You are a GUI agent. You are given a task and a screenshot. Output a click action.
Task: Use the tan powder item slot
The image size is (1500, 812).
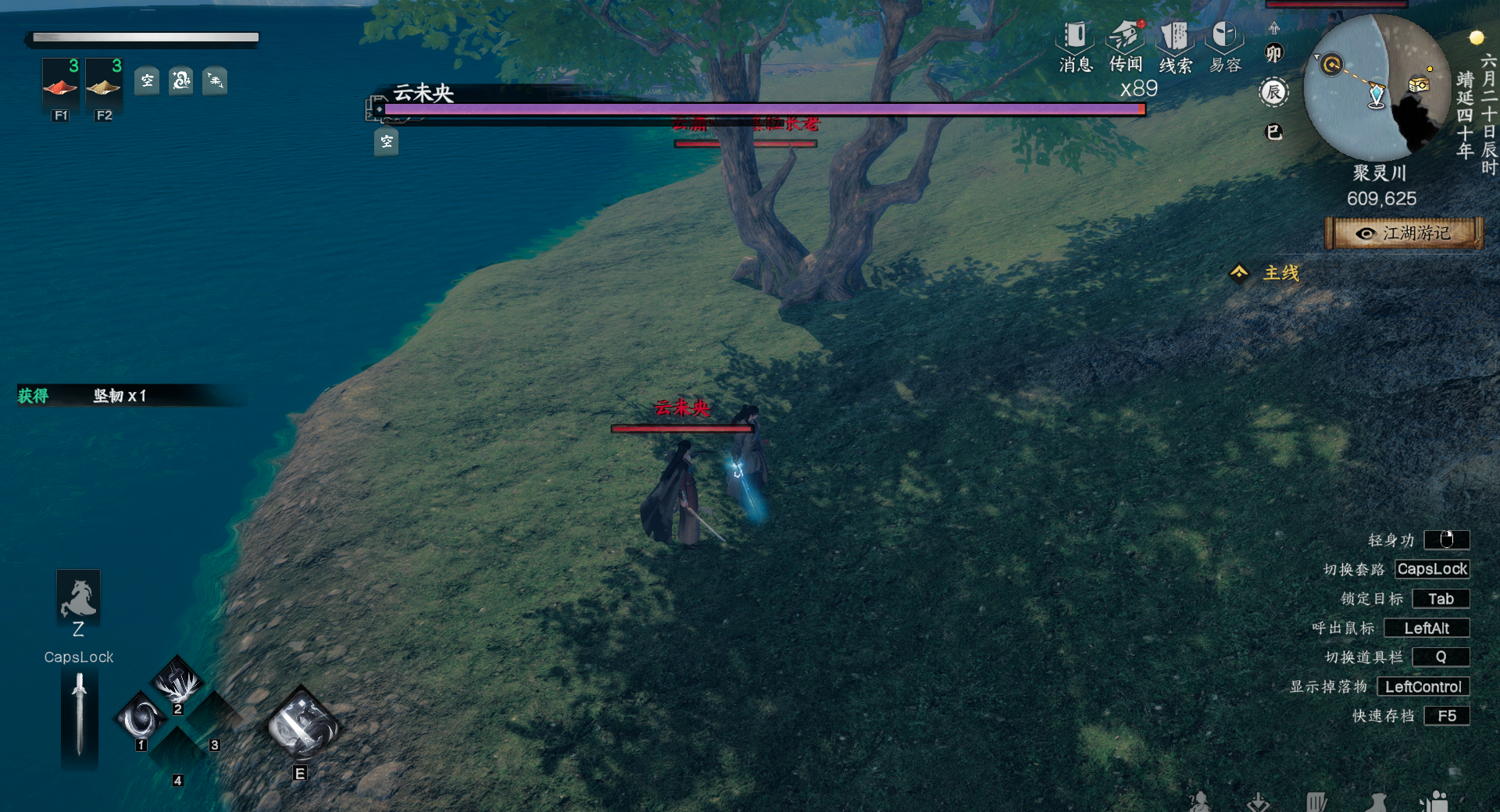(103, 84)
